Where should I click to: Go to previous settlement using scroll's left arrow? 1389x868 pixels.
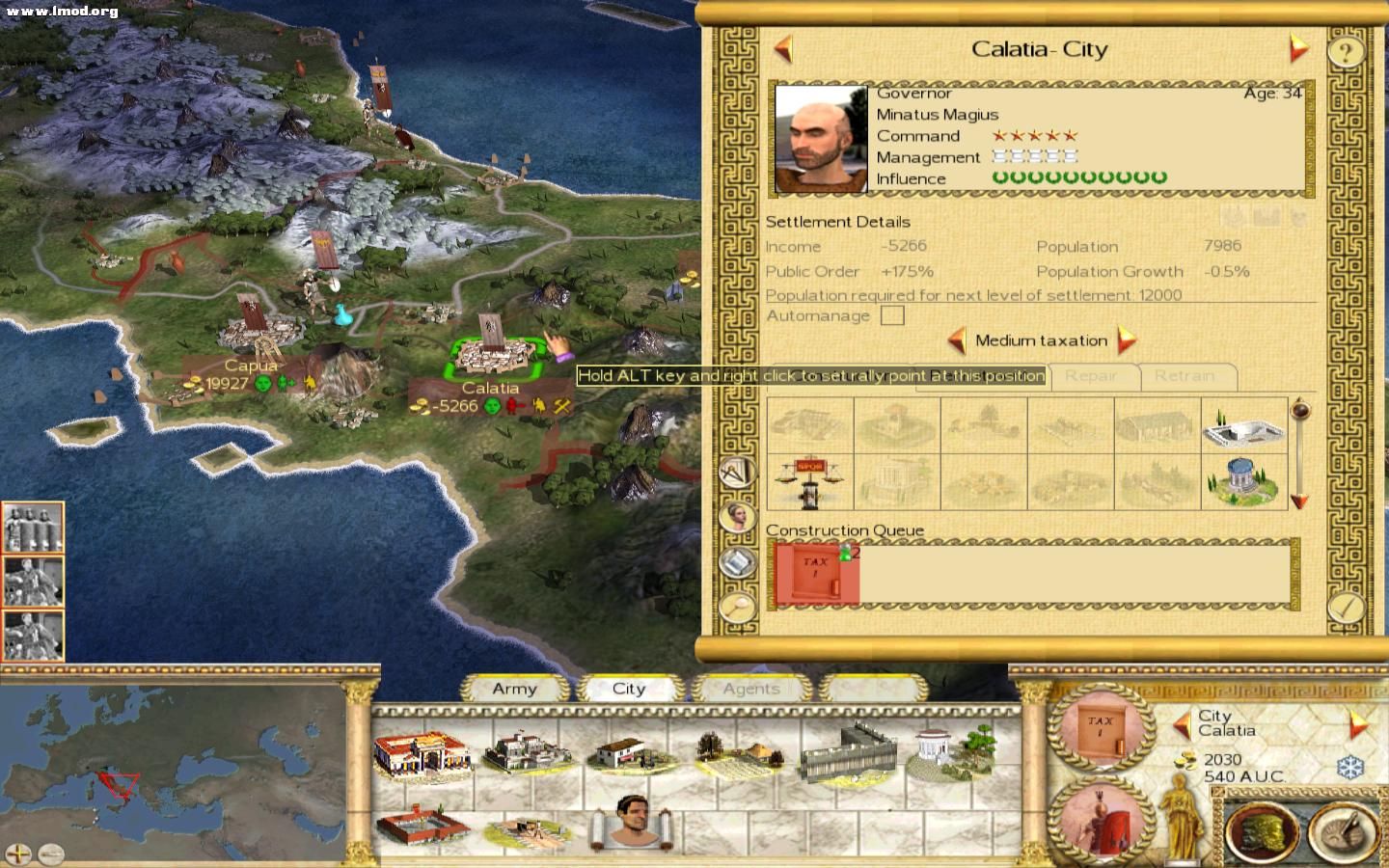pos(783,48)
